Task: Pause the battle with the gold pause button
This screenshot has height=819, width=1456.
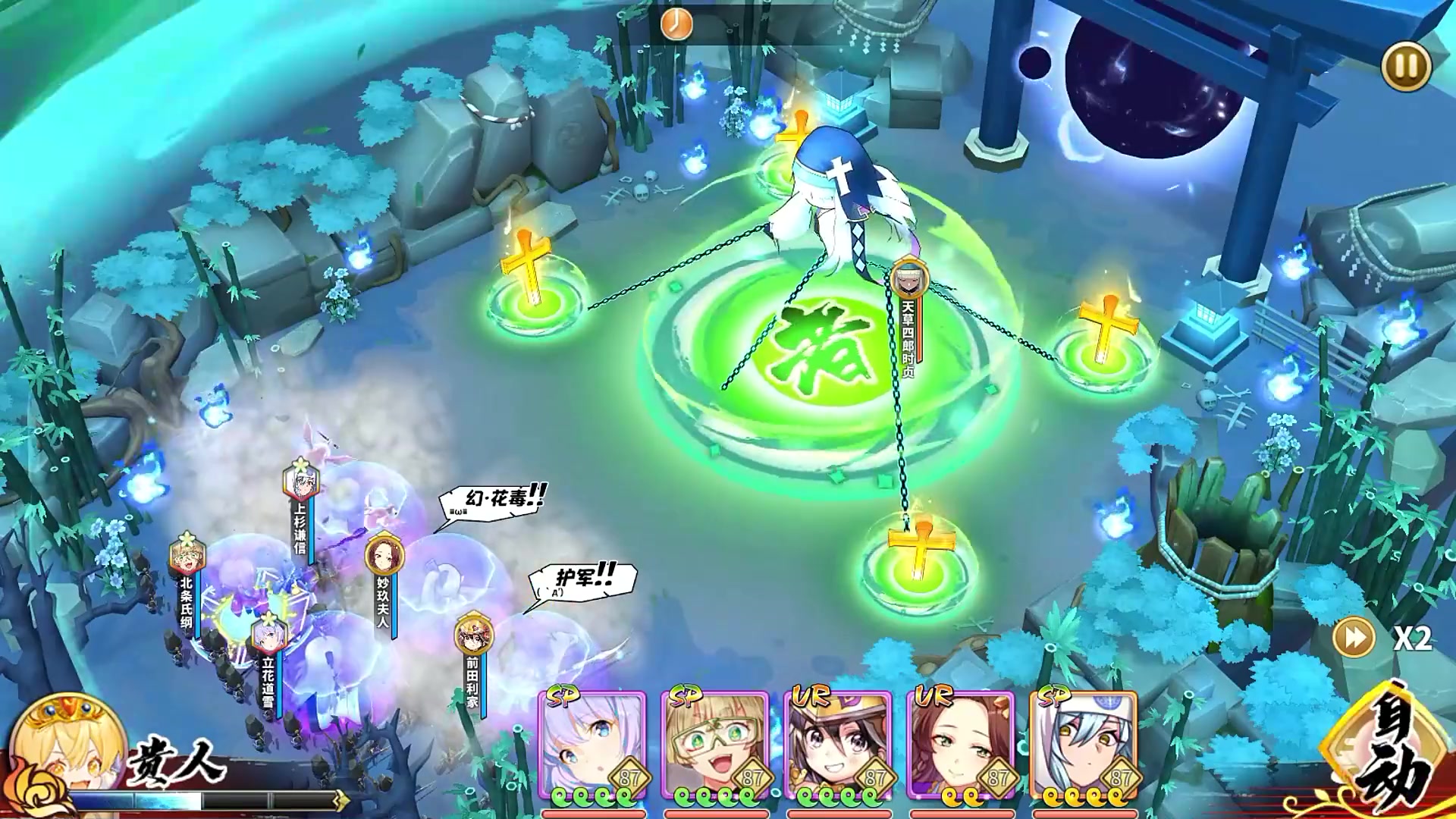Action: (1405, 67)
